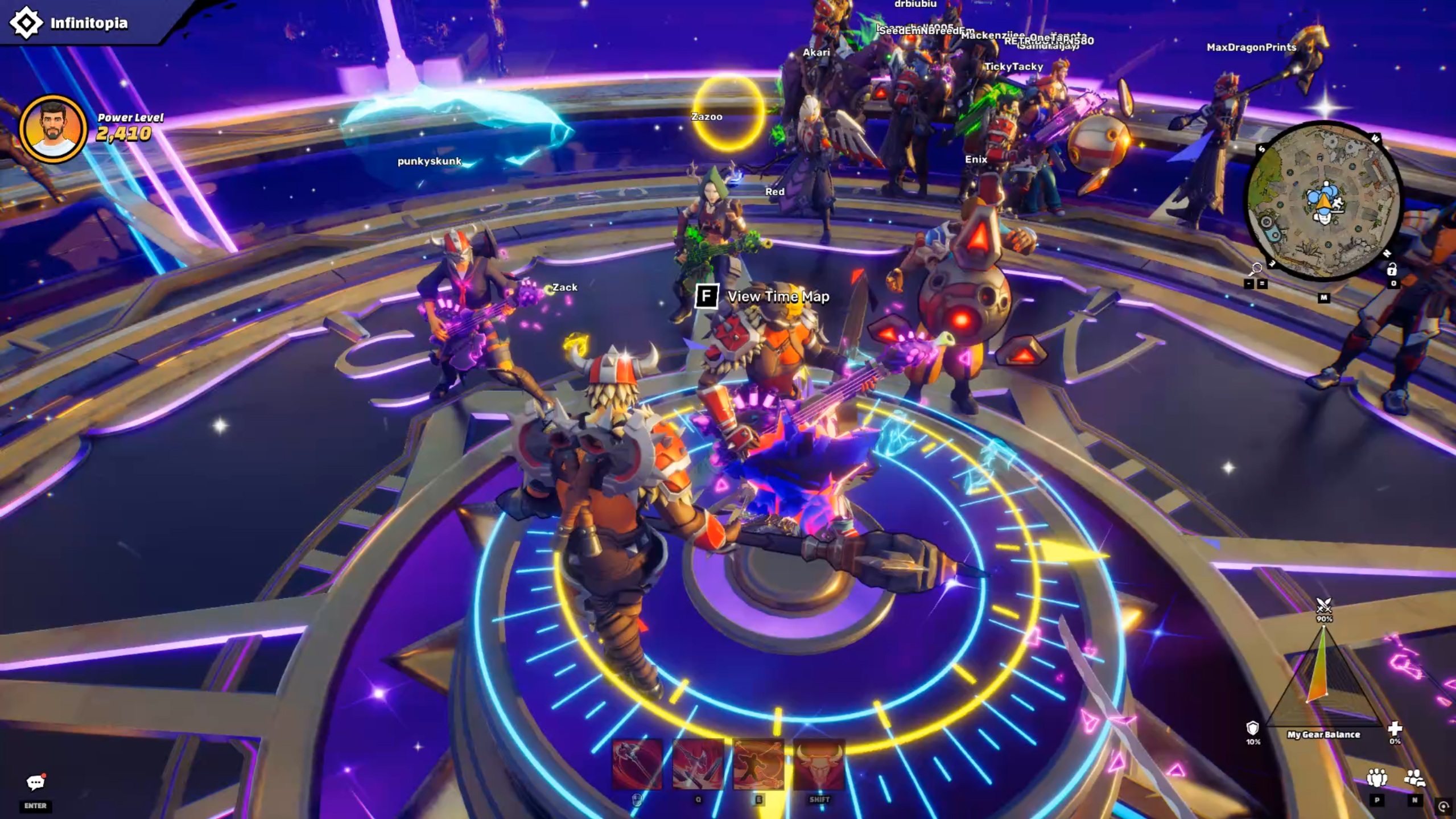
Task: Toggle the minimap rotation lock icon
Action: (x=1392, y=269)
